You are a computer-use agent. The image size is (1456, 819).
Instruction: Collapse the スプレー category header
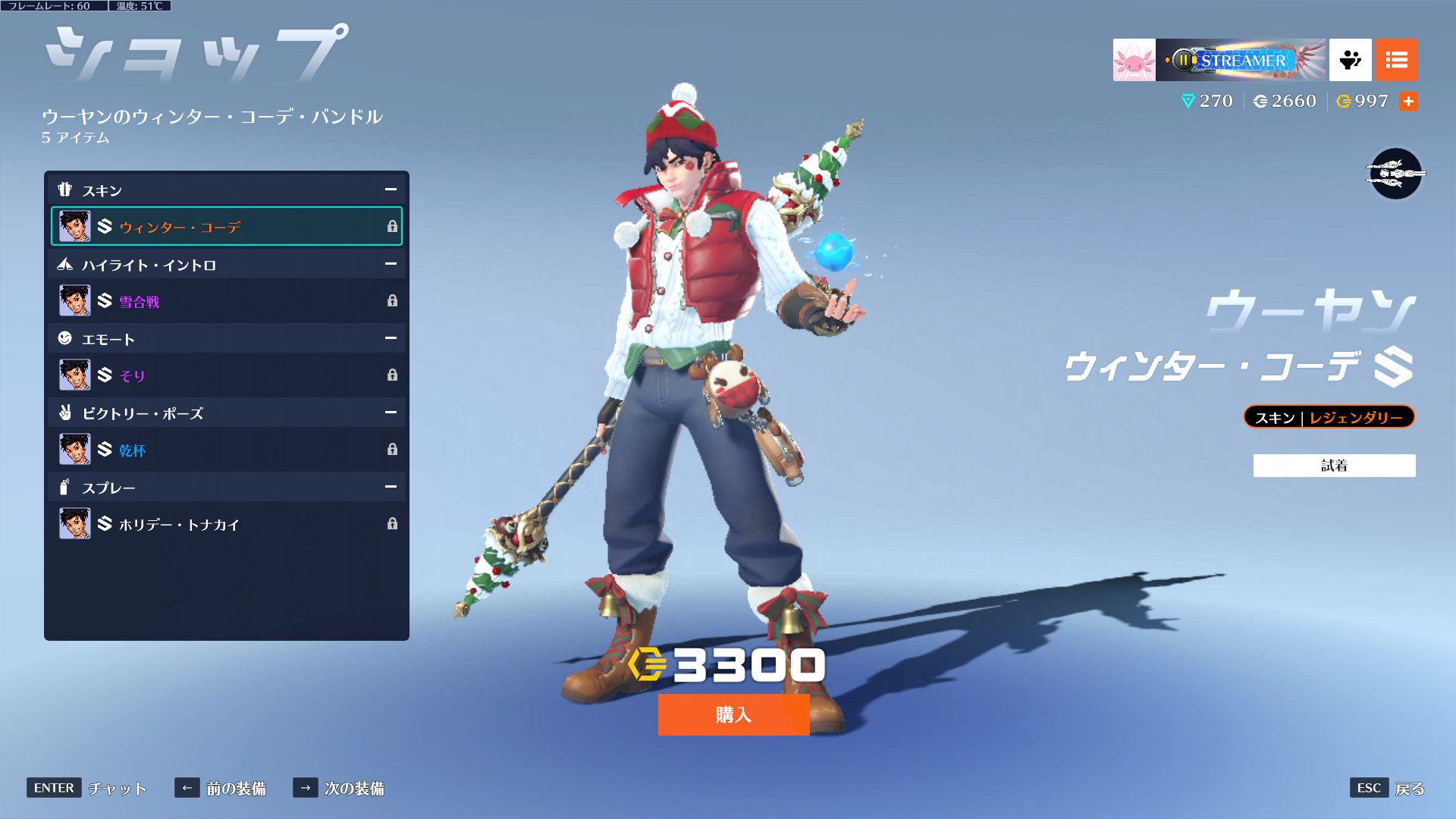[x=391, y=487]
